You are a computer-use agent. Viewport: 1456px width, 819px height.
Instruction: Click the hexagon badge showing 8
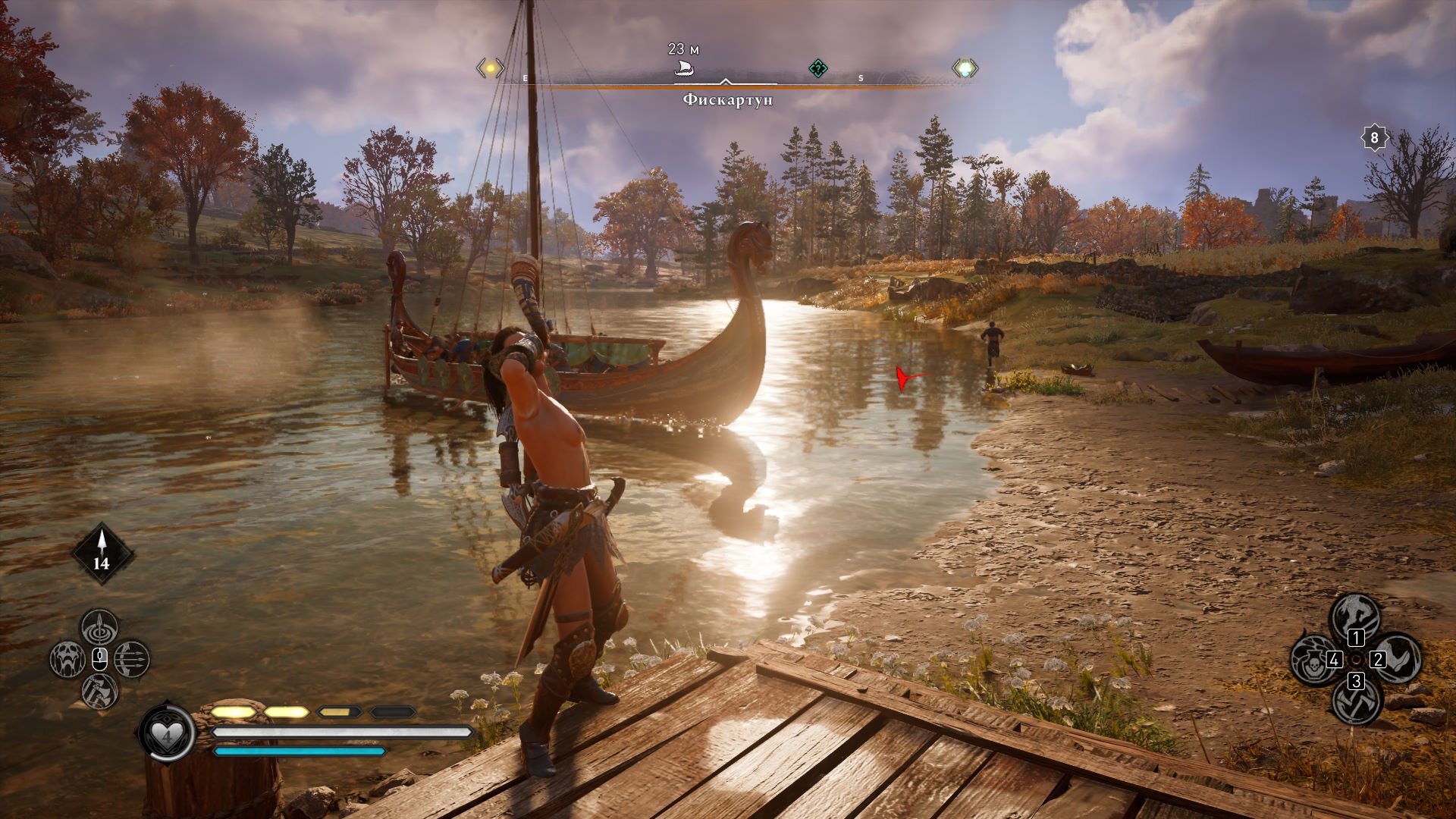point(1374,138)
